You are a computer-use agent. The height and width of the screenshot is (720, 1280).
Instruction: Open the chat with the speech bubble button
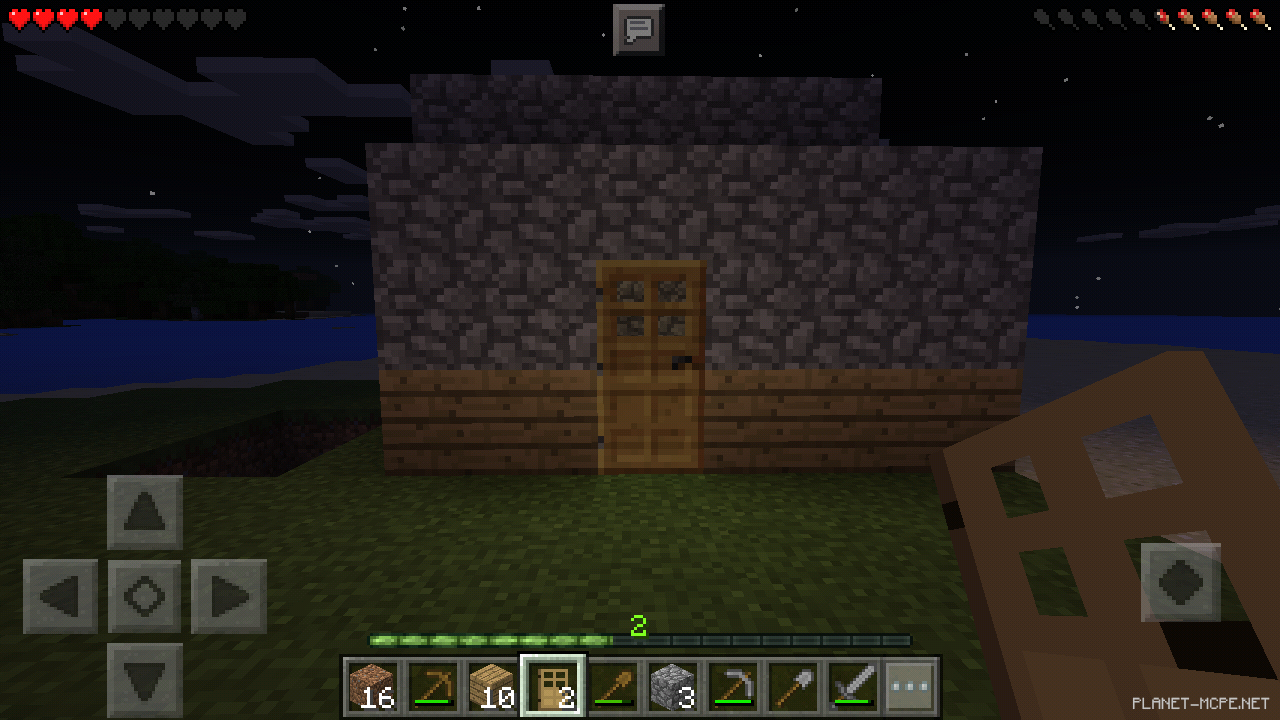click(x=639, y=30)
